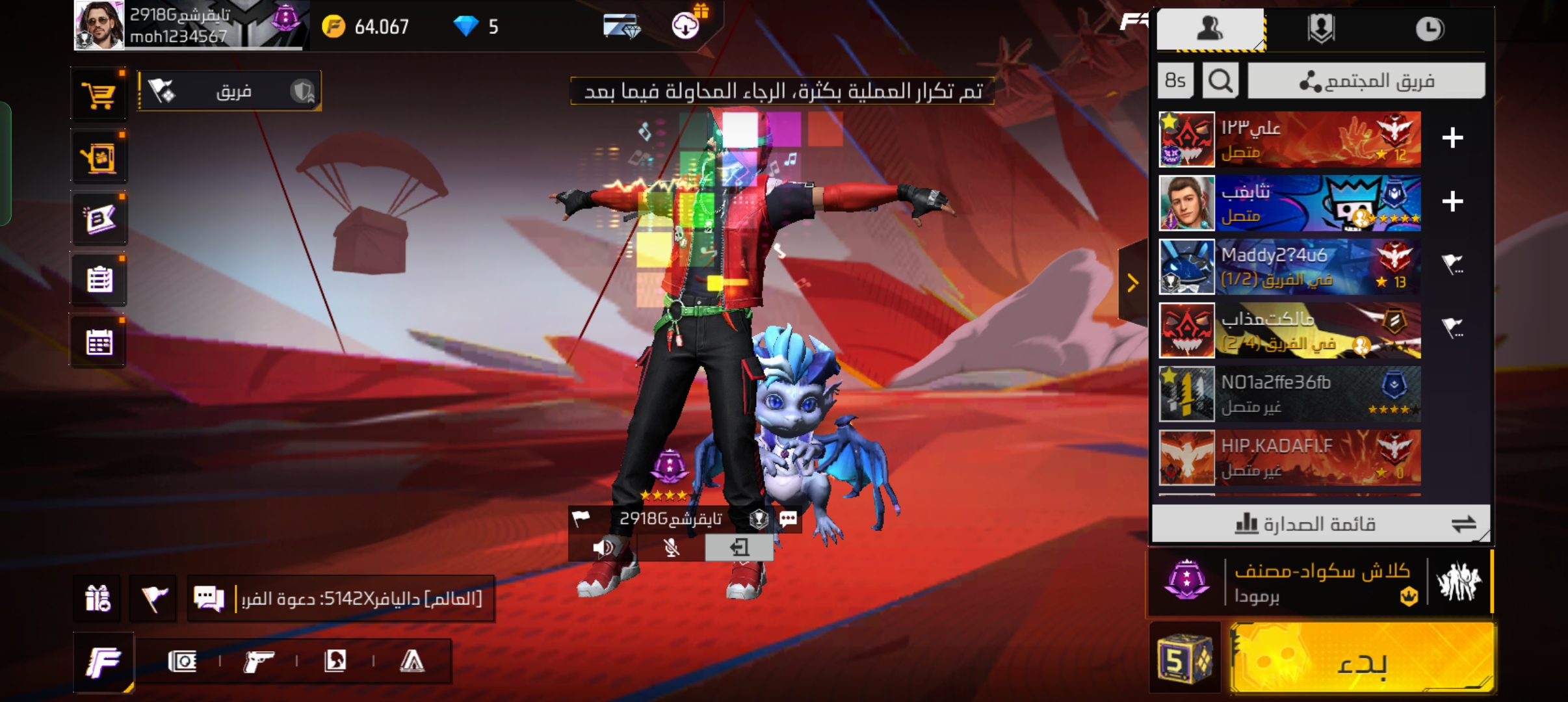Image resolution: width=1568 pixels, height=702 pixels.
Task: Switch to the guild shield tab
Action: pos(1320,29)
